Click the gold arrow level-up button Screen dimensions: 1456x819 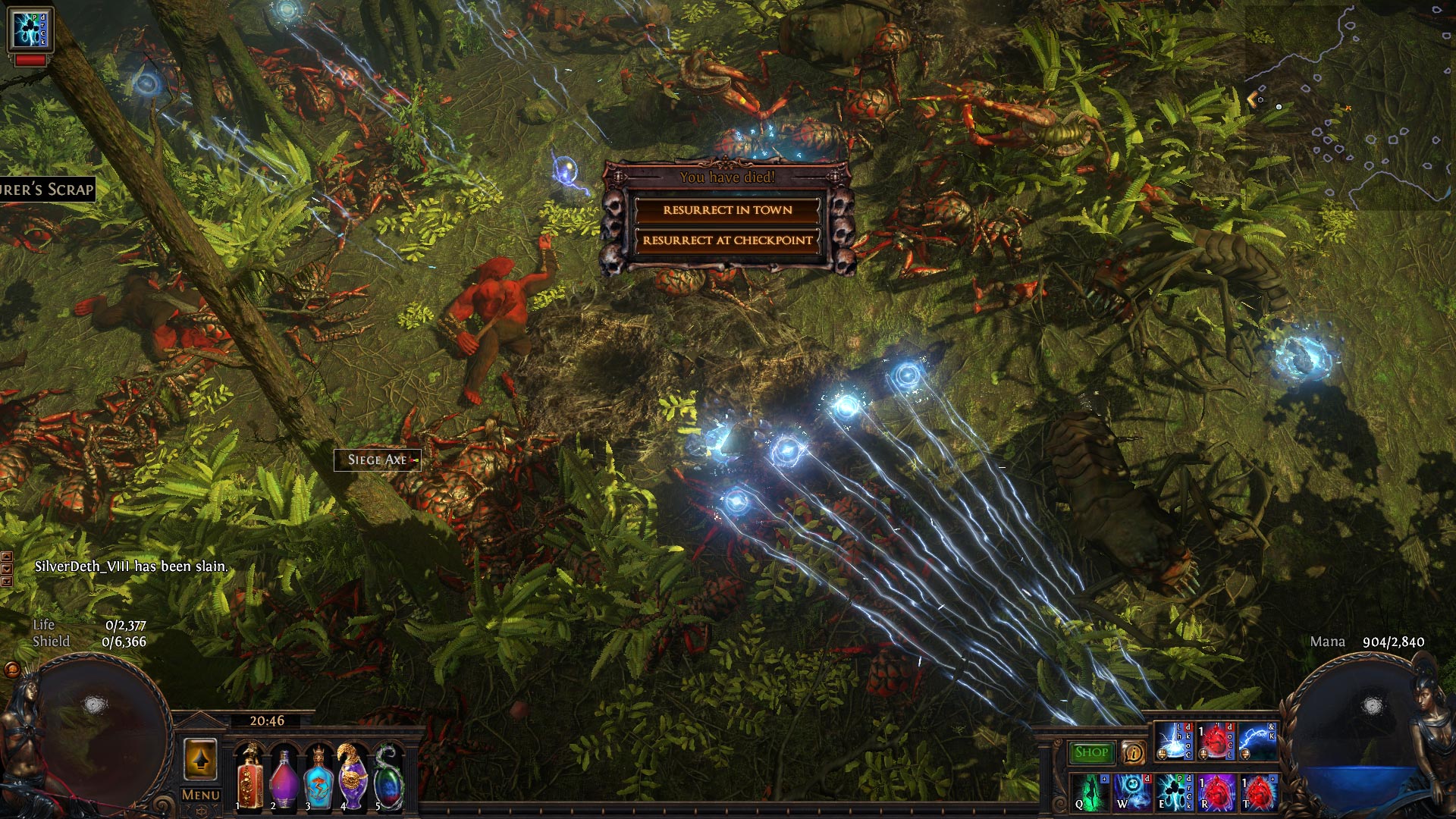pos(201,760)
